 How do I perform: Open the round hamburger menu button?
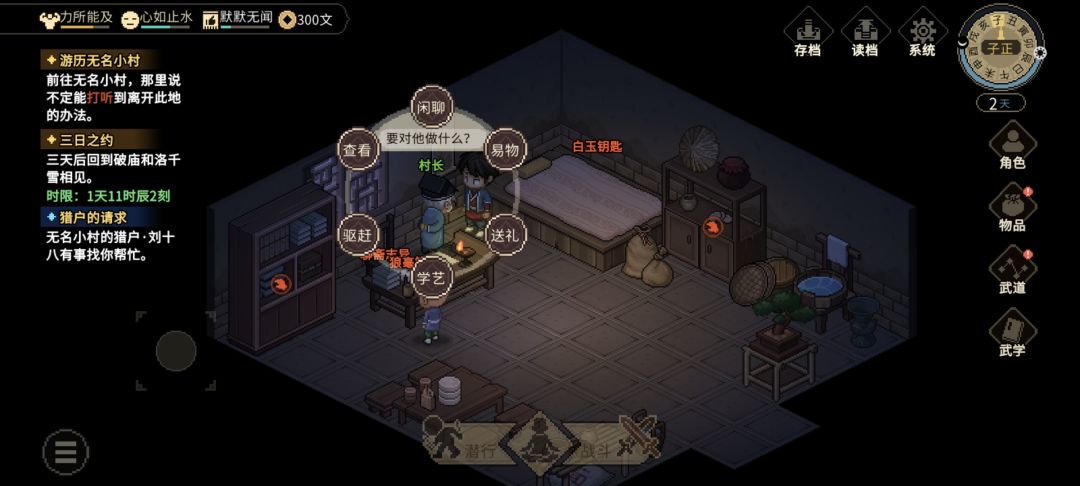66,452
